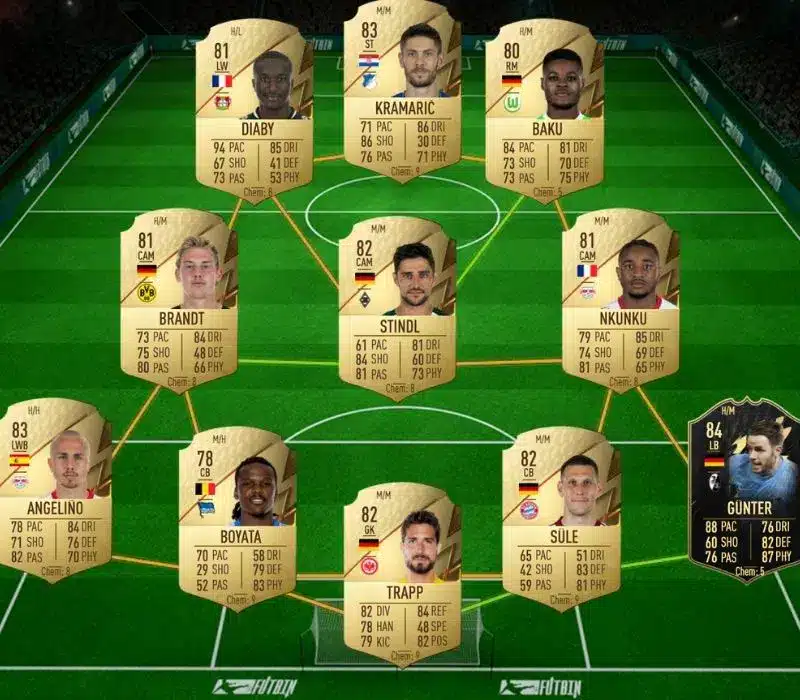Screen dimensions: 800x700
Task: Click the Stindl player card
Action: pyautogui.click(x=397, y=305)
